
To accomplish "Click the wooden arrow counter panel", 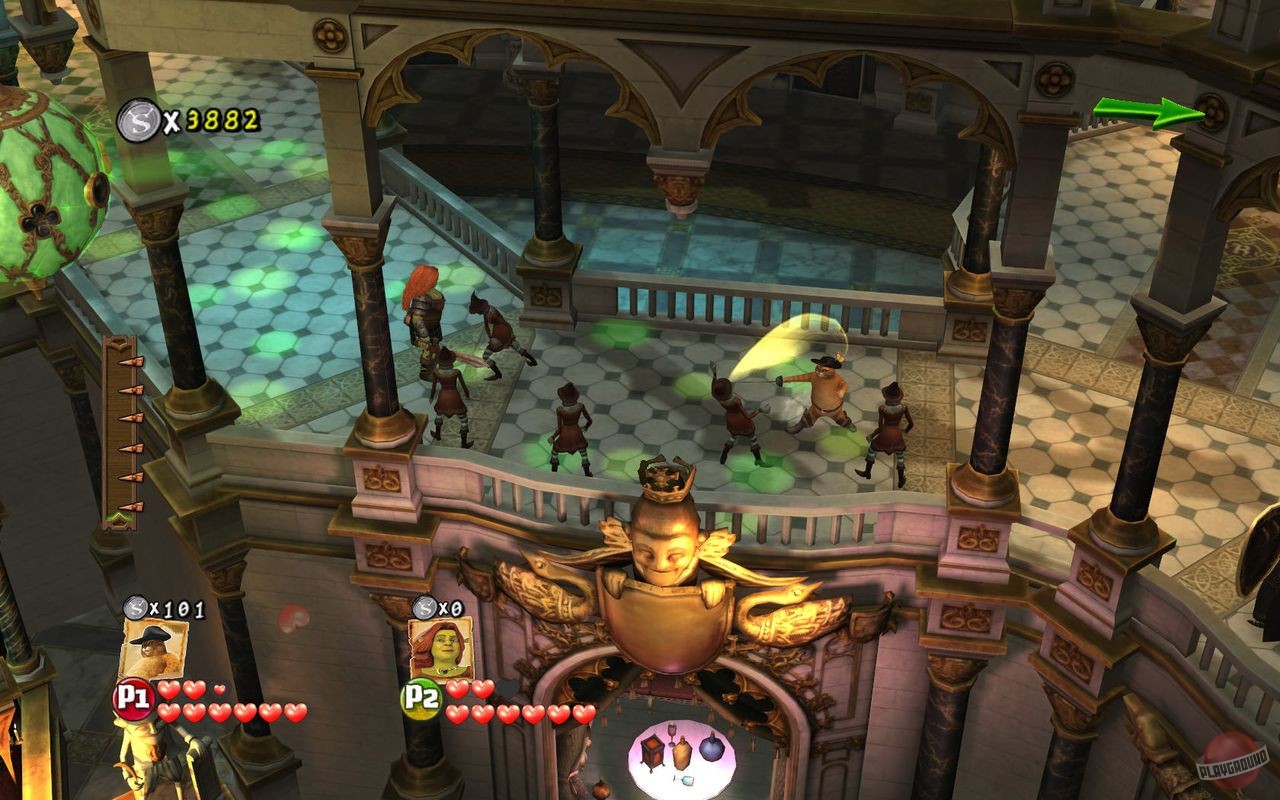I will coord(122,430).
